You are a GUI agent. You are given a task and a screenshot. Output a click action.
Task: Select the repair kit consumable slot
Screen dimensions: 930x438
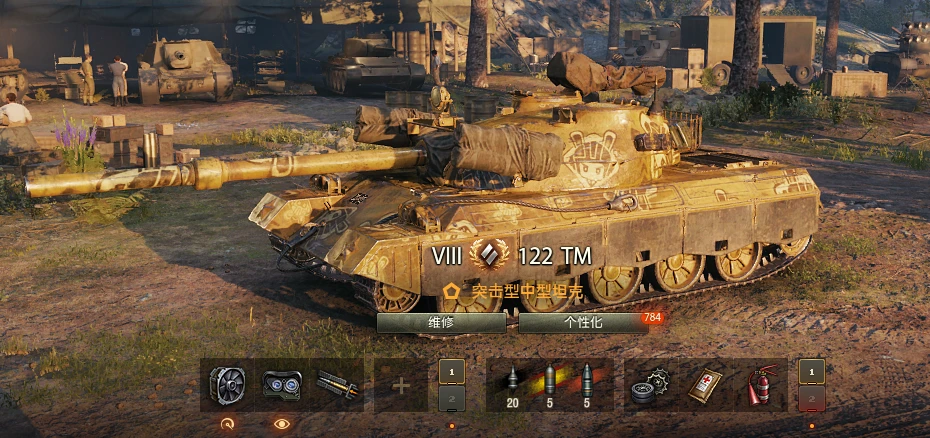click(x=650, y=385)
